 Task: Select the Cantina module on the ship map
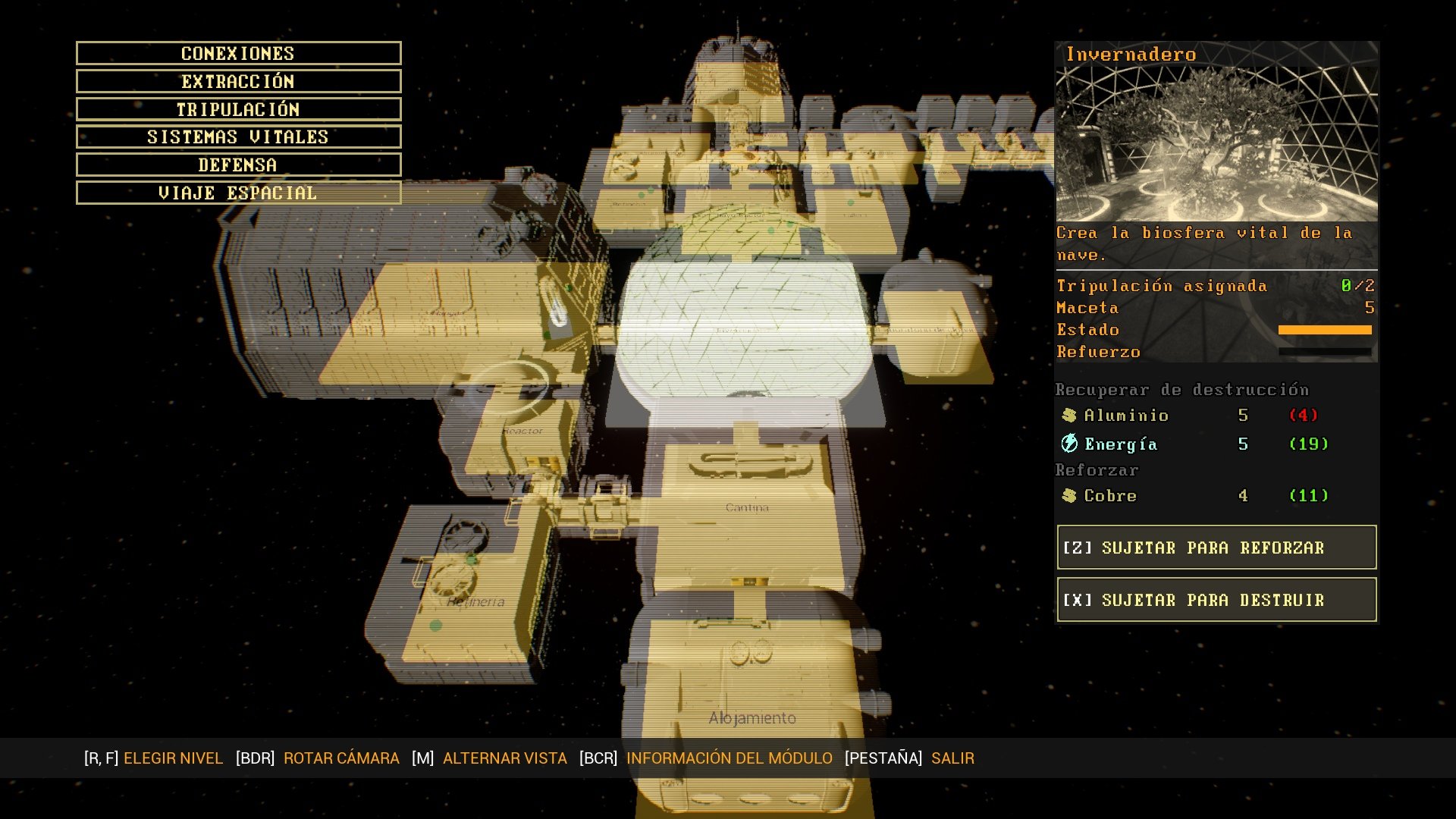(747, 507)
